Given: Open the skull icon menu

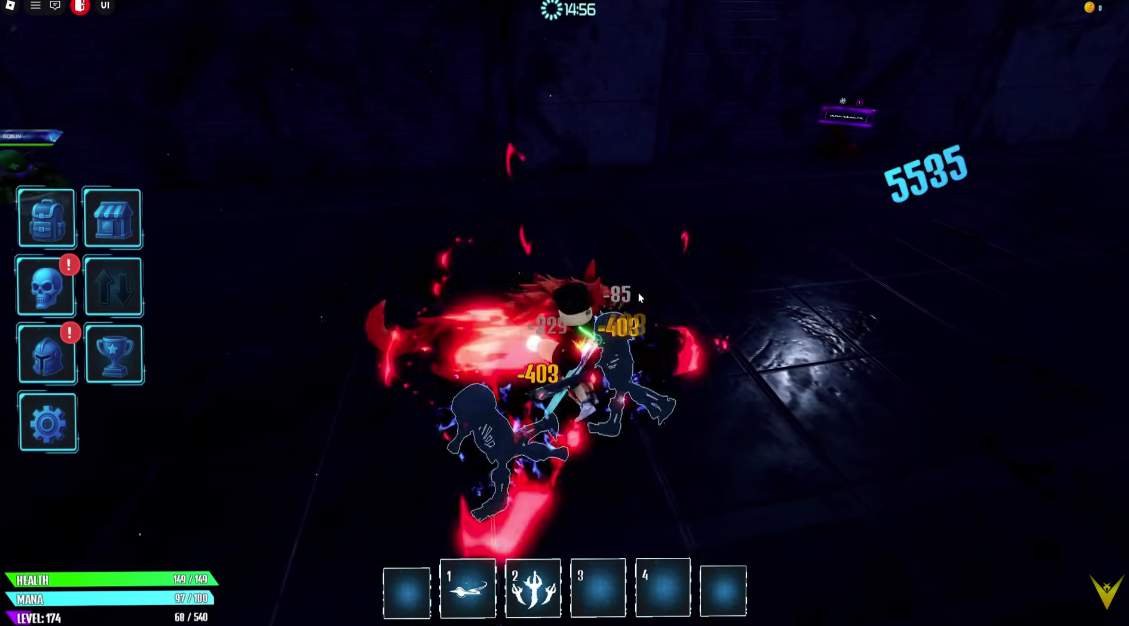Looking at the screenshot, I should tap(46, 286).
